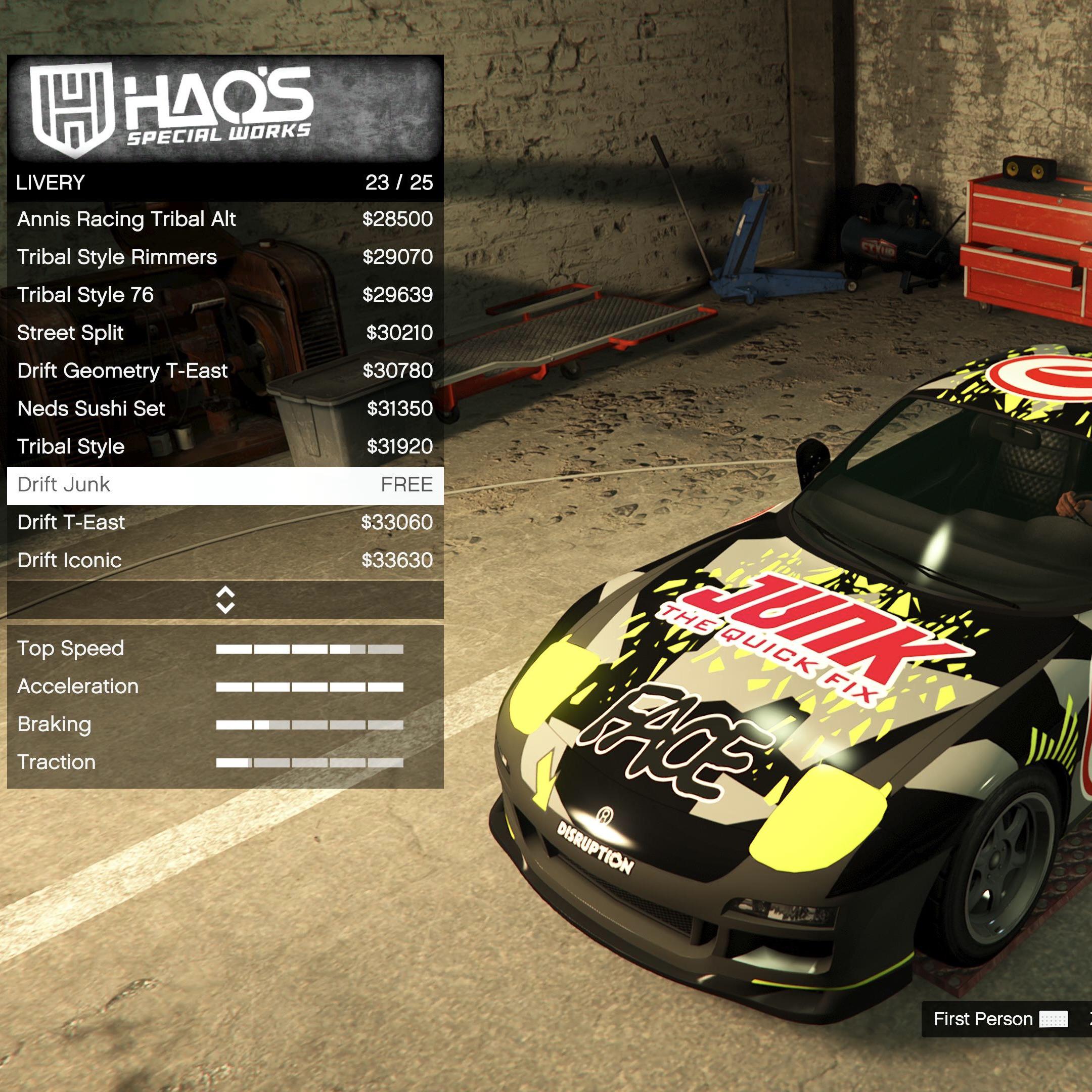Select the Street Split livery
Image resolution: width=1092 pixels, height=1092 pixels.
tap(225, 333)
